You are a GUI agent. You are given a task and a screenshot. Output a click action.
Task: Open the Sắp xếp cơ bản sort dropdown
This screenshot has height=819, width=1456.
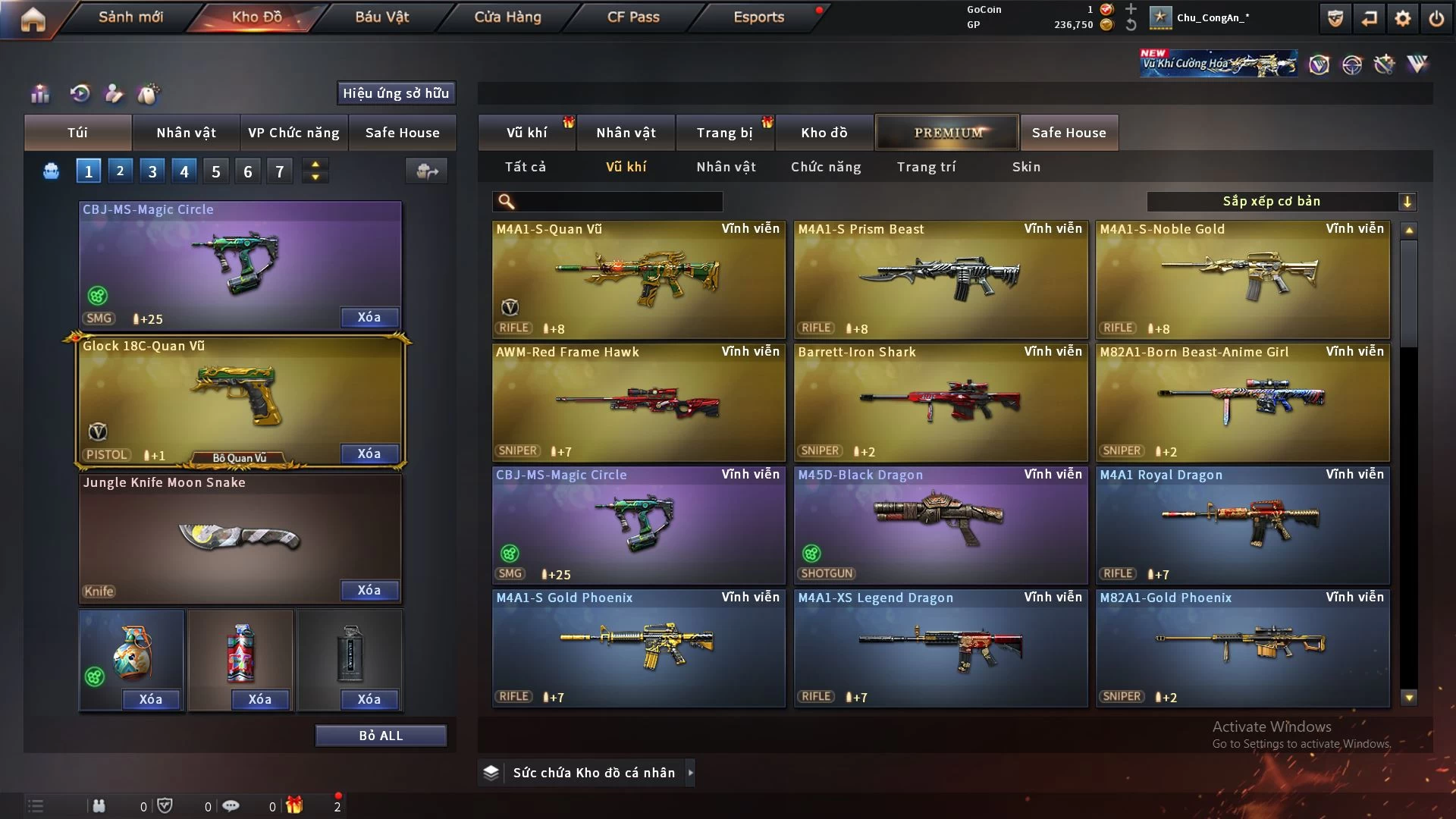[x=1281, y=201]
